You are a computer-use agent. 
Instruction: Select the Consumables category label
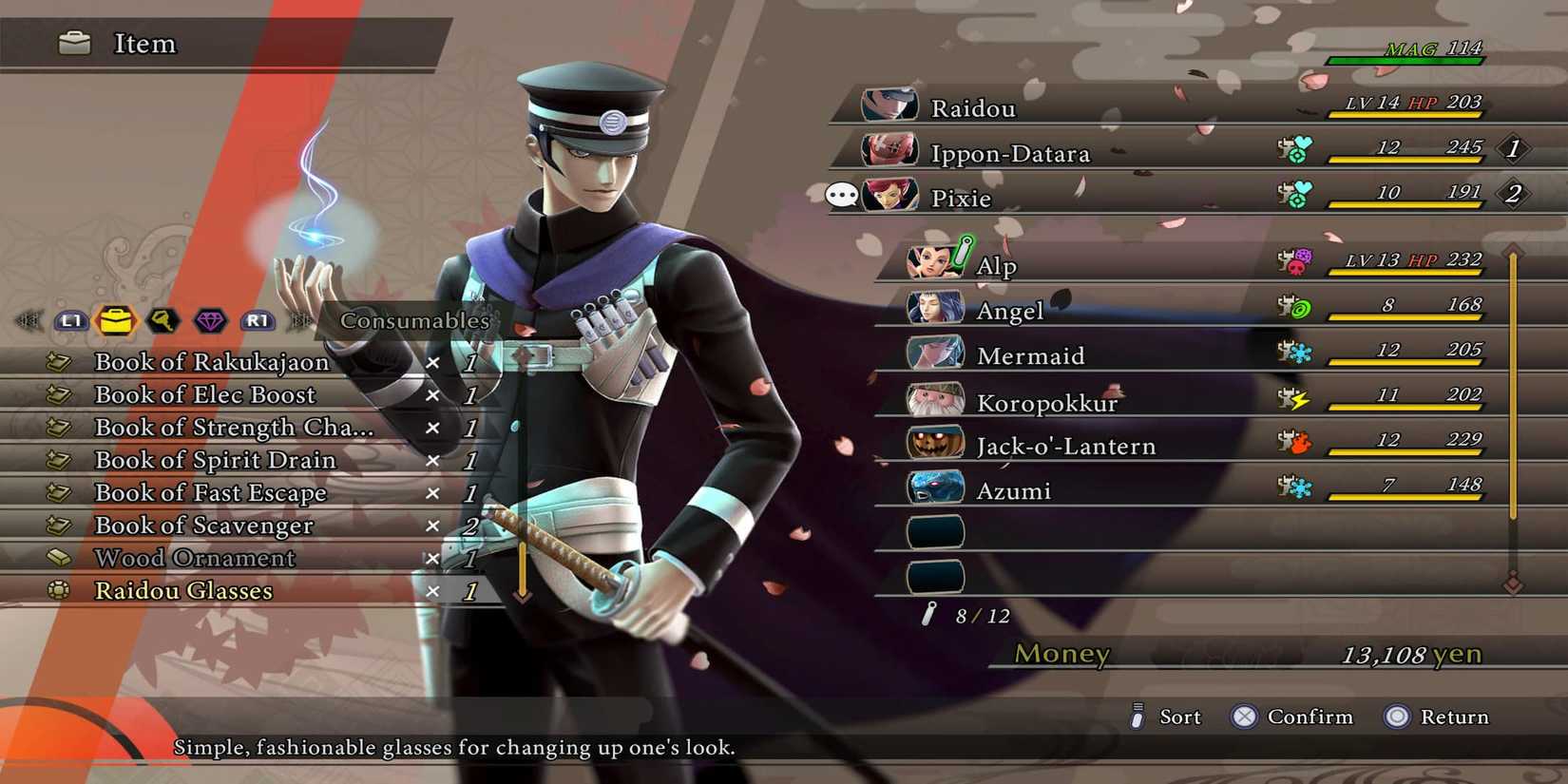click(x=413, y=322)
